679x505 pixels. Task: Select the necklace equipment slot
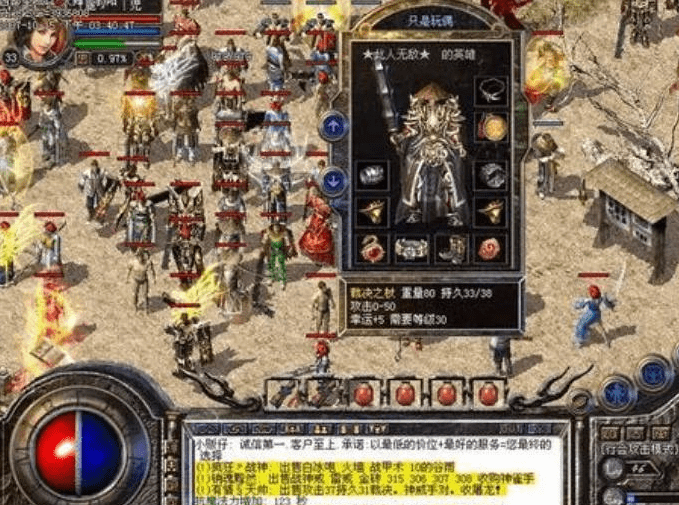[489, 90]
